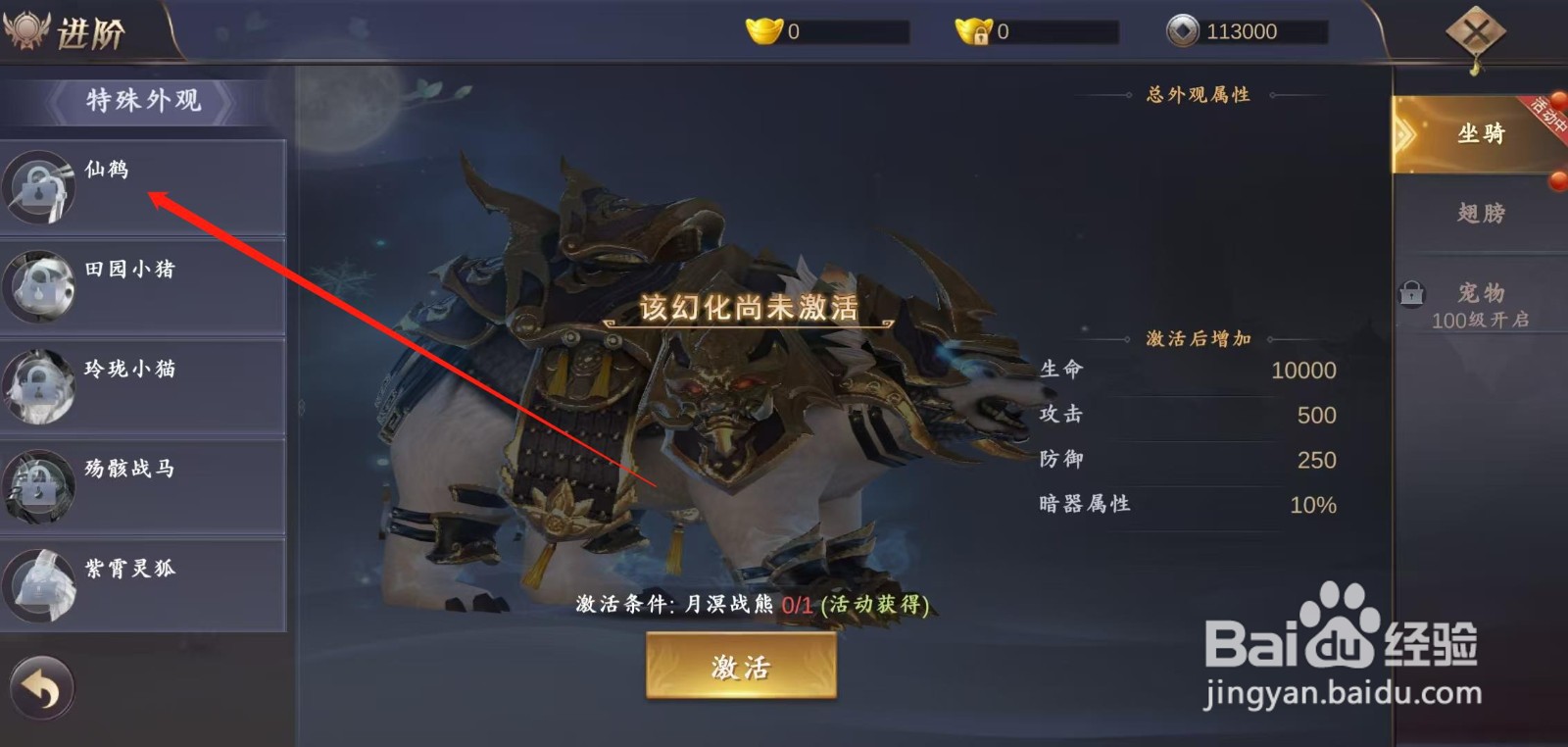Tap the locked ingot currency icon
Viewport: 1568px width, 747px height.
[x=971, y=28]
